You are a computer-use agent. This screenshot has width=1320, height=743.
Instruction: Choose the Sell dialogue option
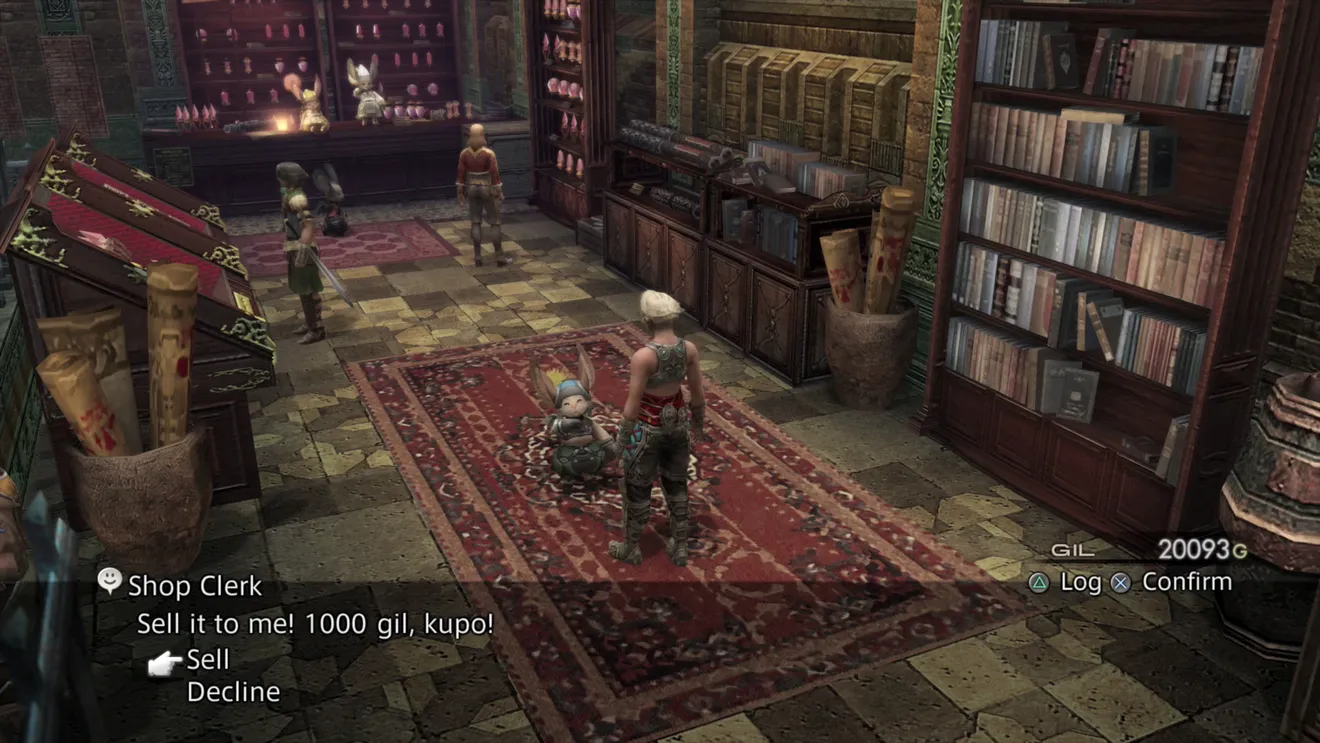click(x=208, y=660)
